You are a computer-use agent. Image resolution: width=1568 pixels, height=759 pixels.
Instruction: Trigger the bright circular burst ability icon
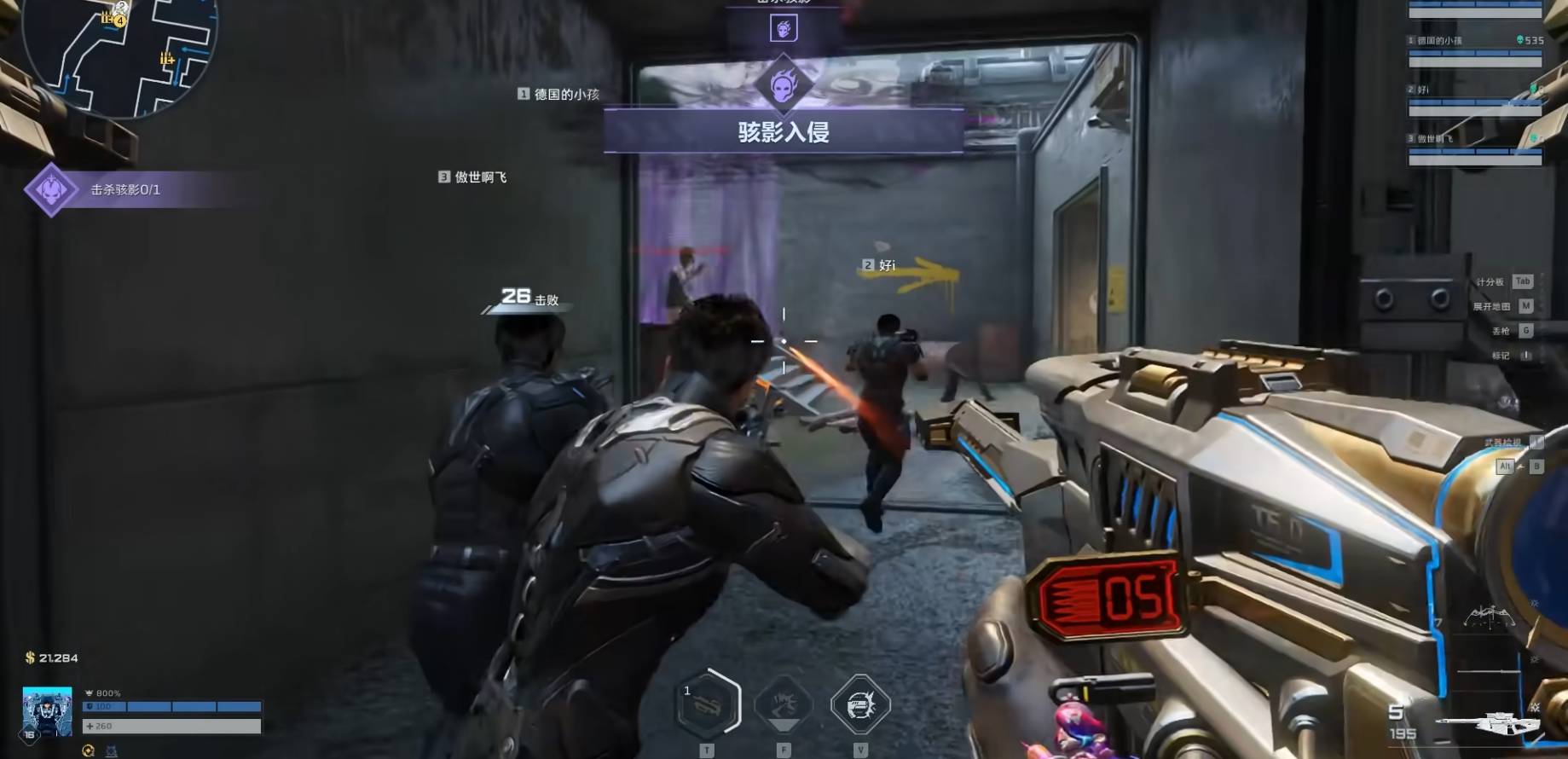pos(859,704)
